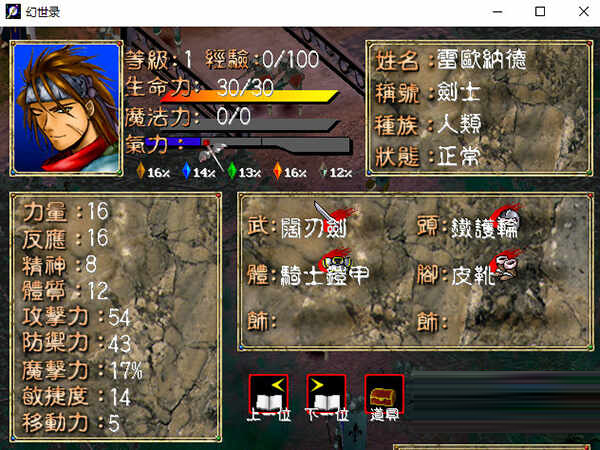
Task: Select the leather boots foot slot
Action: tap(470, 273)
